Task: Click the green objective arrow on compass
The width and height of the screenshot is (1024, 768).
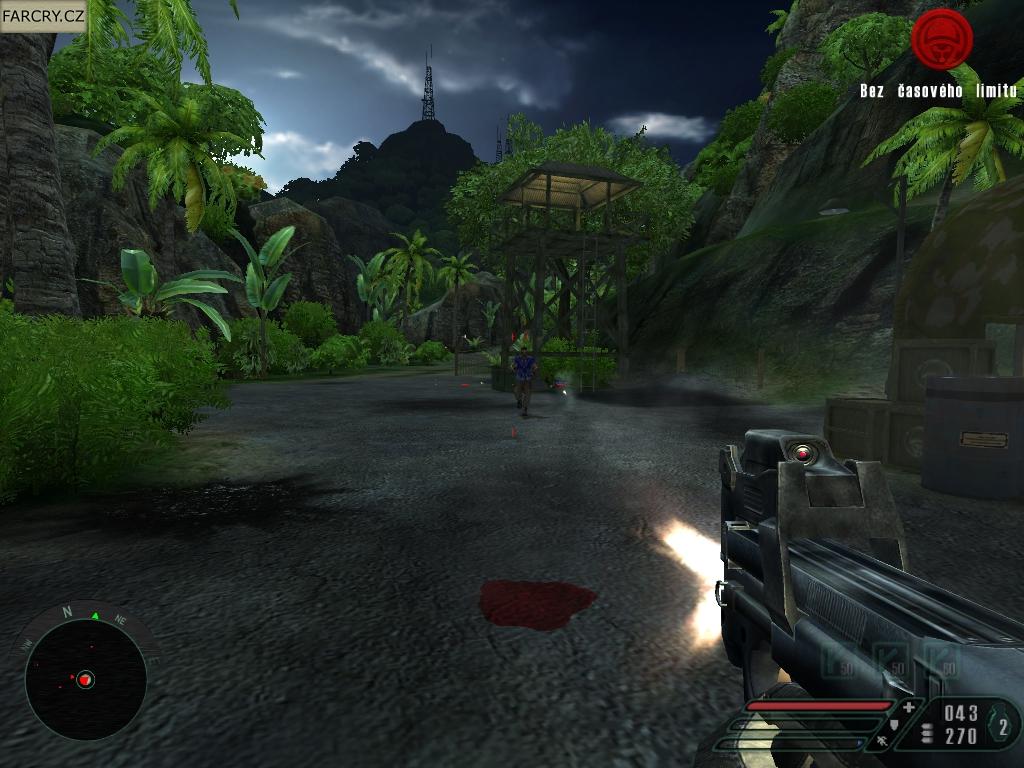Action: click(x=95, y=616)
